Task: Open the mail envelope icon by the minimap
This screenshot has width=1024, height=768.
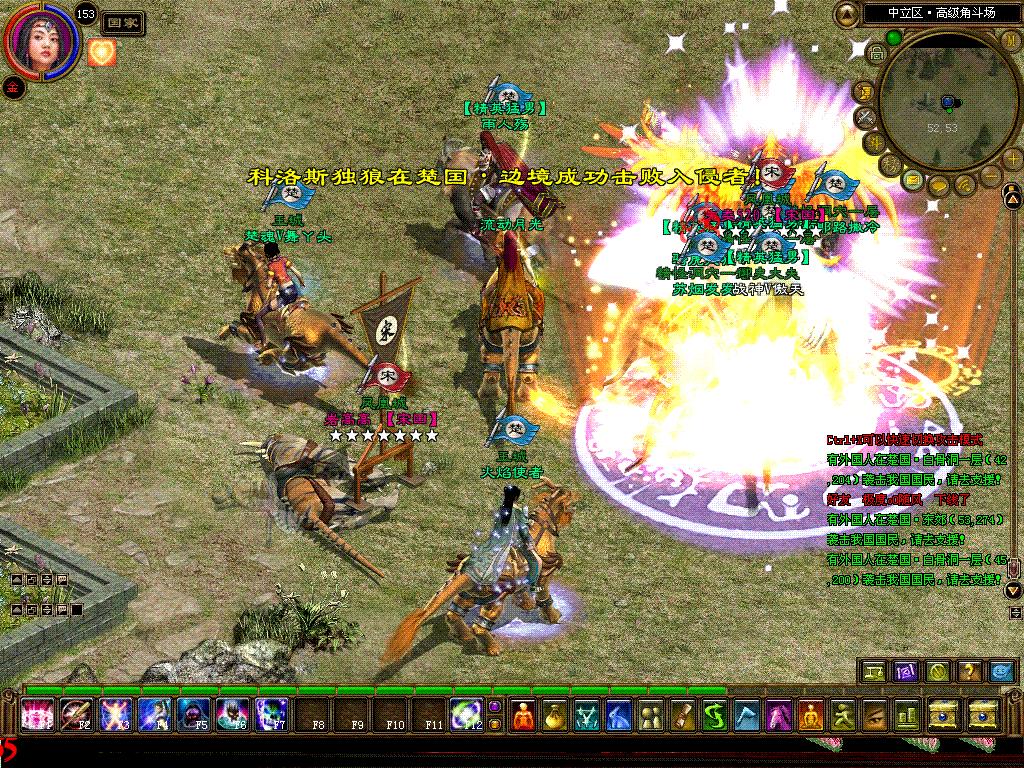Action: pyautogui.click(x=912, y=180)
